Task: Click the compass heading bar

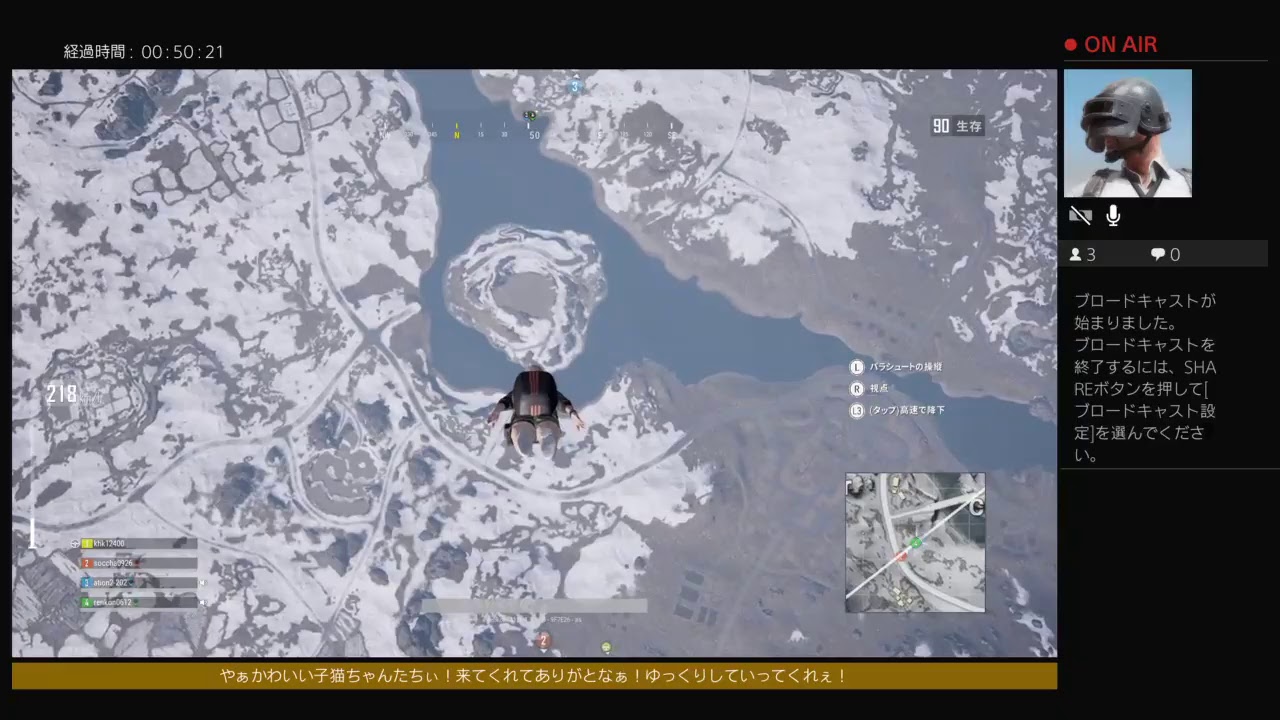Action: click(535, 130)
